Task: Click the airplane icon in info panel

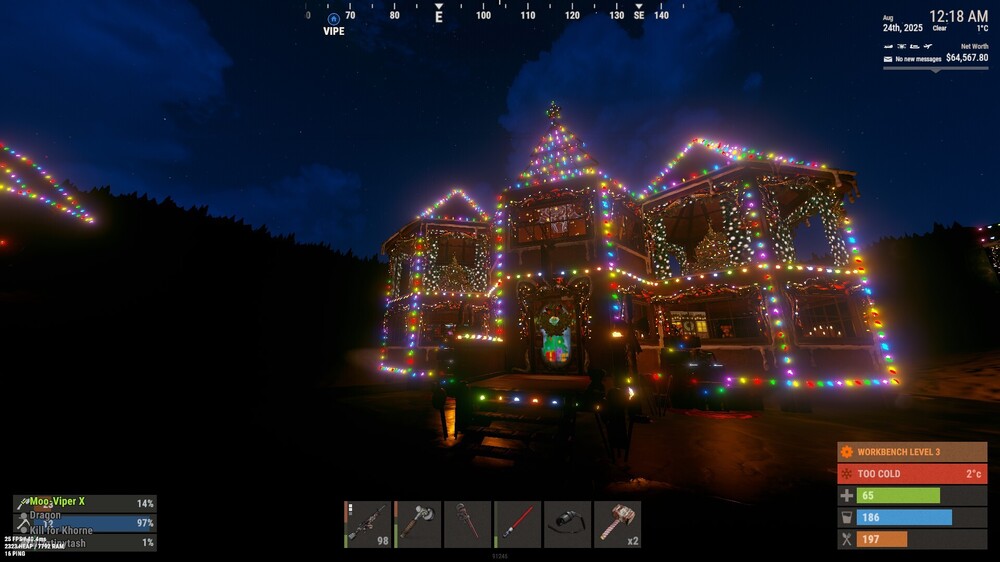Action: [x=928, y=46]
